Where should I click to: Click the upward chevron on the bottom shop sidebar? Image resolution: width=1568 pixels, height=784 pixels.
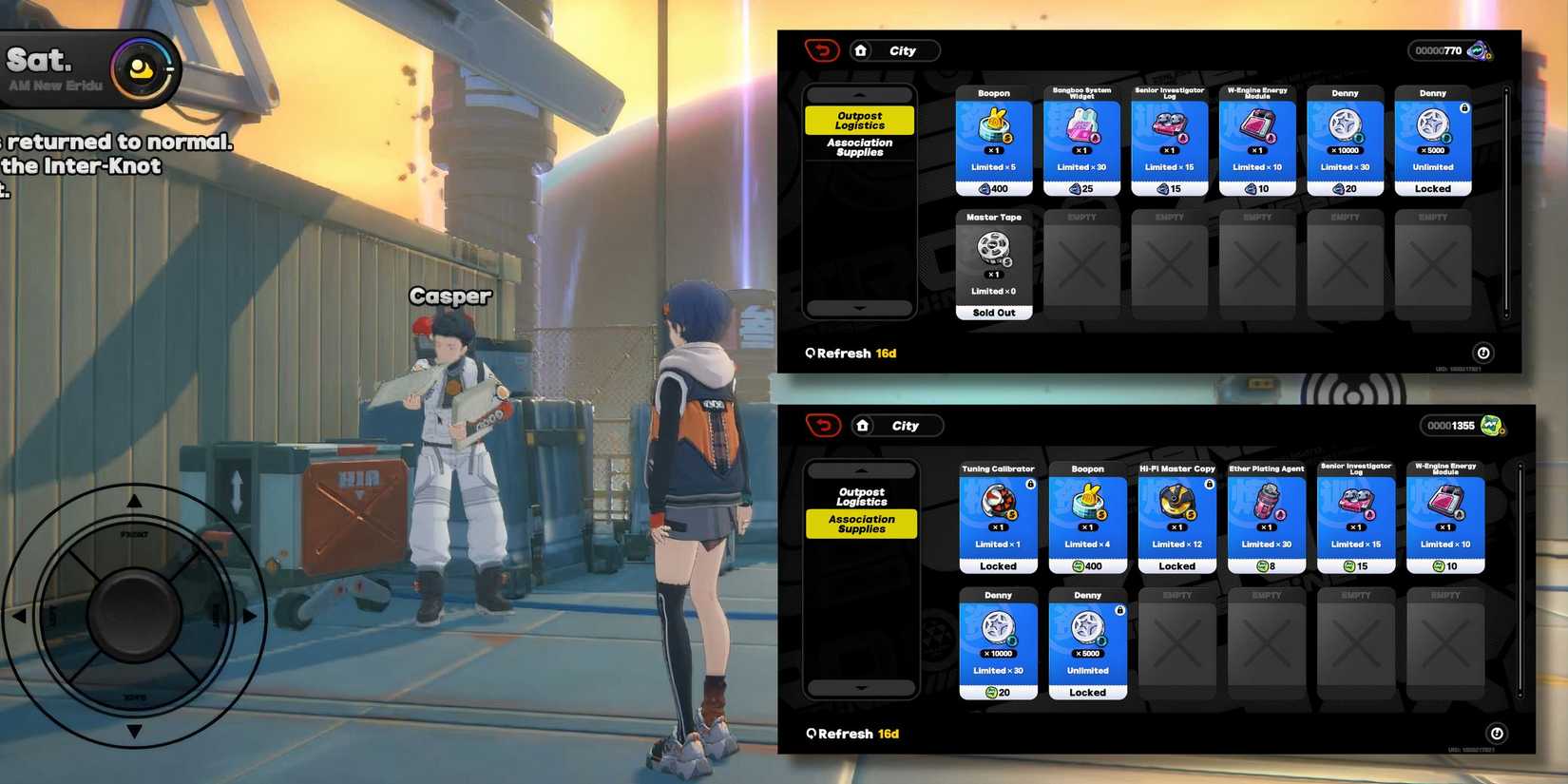[861, 468]
